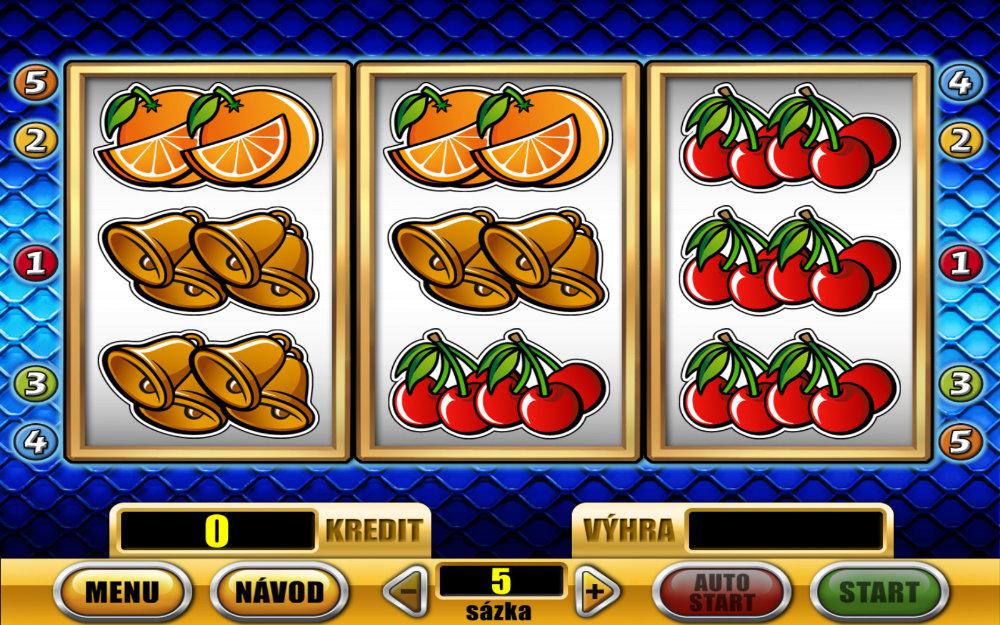Show the NÁVOD instructions

(x=279, y=590)
